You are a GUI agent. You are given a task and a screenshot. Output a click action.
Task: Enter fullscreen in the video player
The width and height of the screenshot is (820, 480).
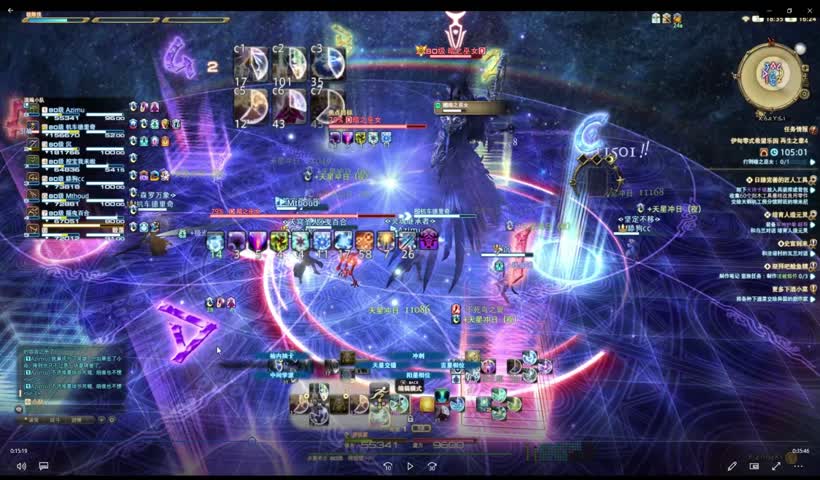point(776,466)
